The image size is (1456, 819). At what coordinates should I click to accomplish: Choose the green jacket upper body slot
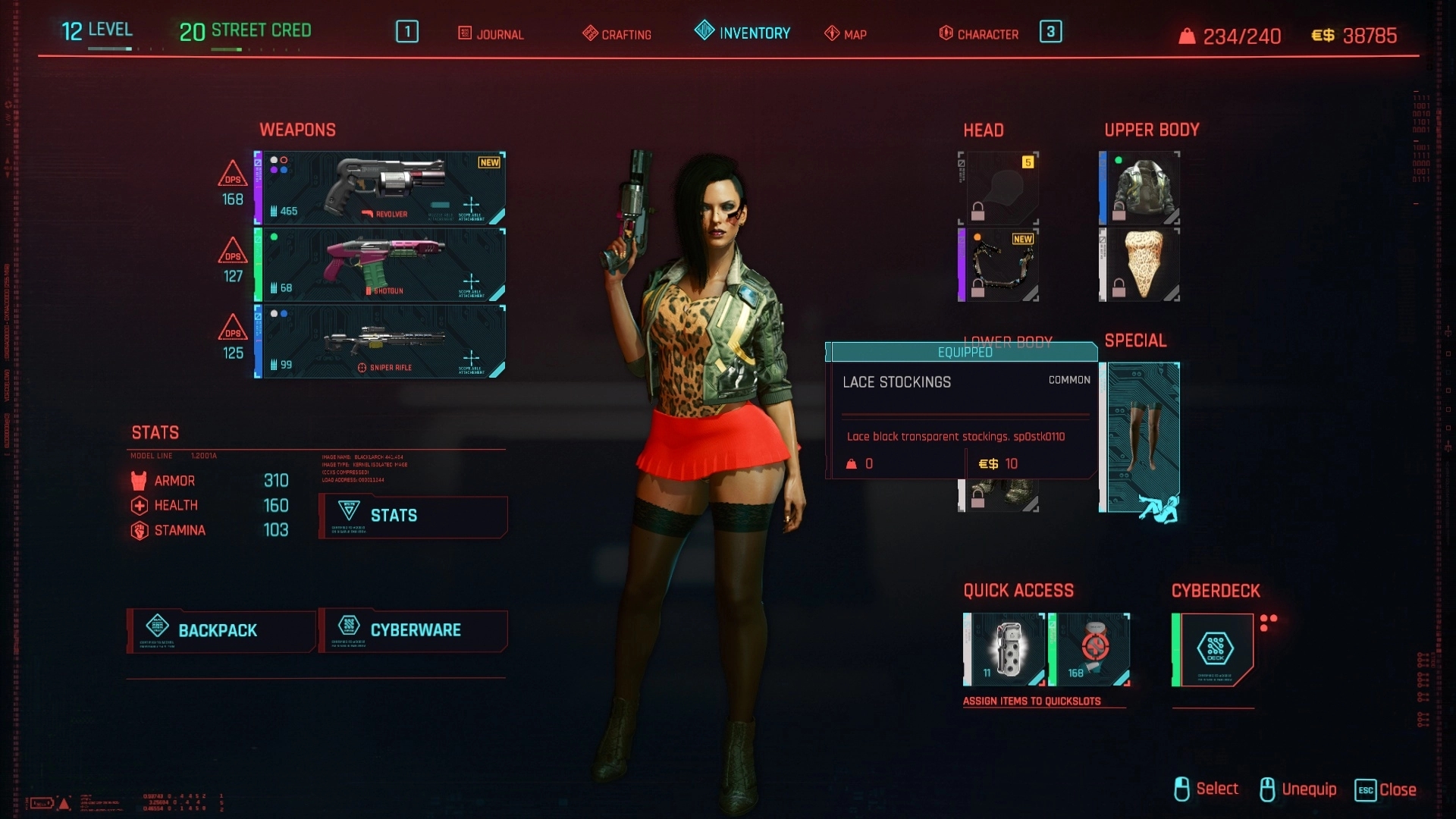1141,188
